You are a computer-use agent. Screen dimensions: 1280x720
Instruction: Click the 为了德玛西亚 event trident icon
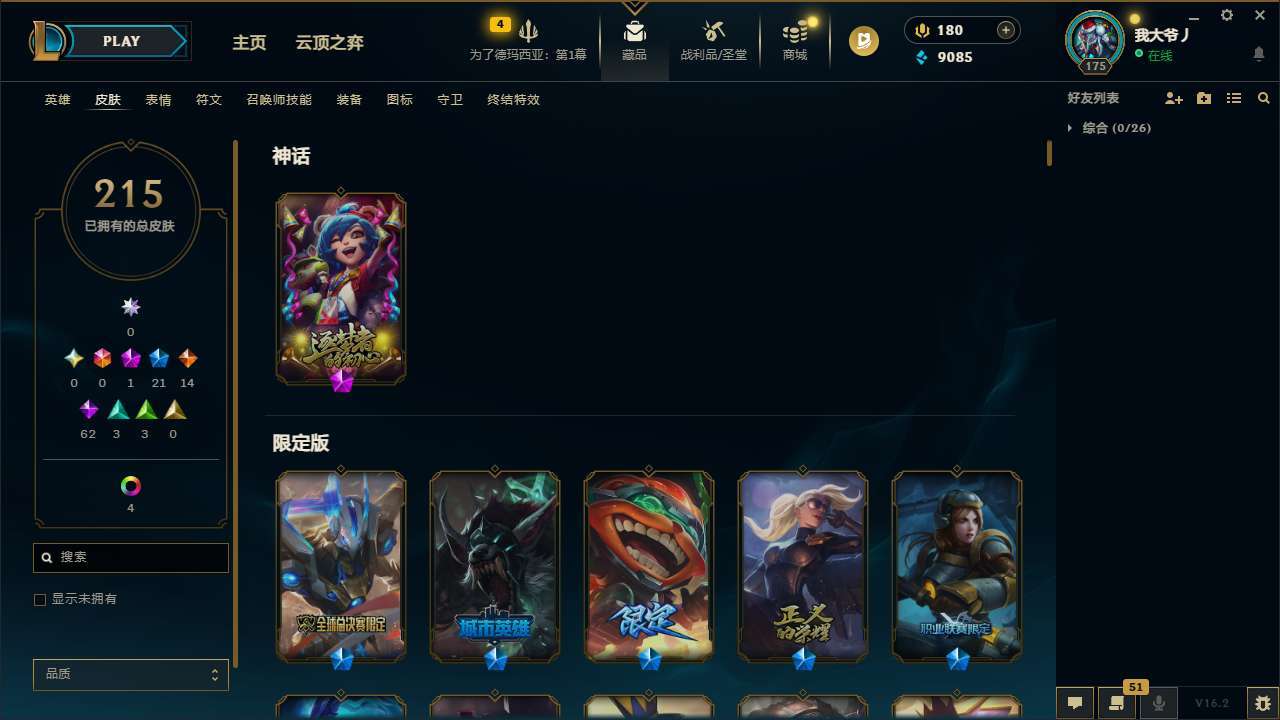(x=529, y=28)
